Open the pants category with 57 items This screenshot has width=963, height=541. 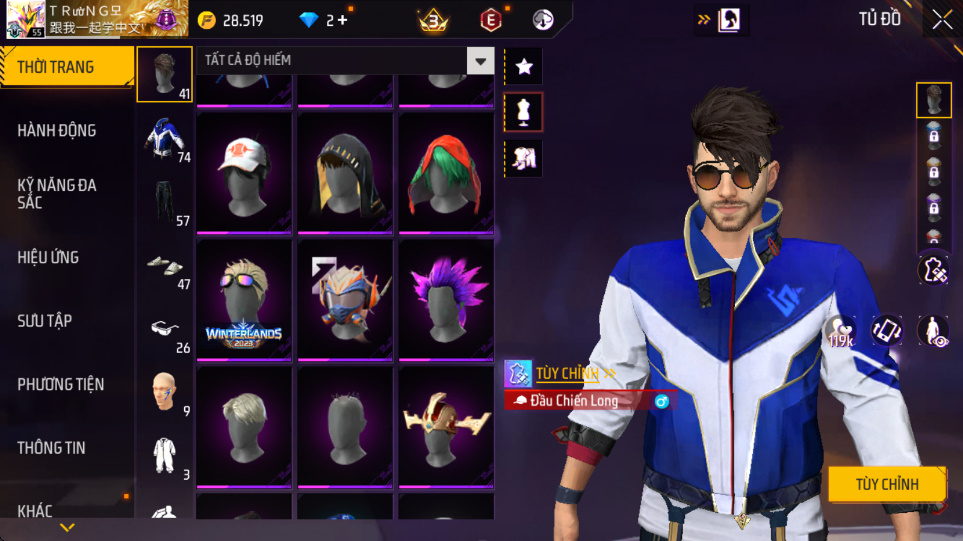point(164,201)
